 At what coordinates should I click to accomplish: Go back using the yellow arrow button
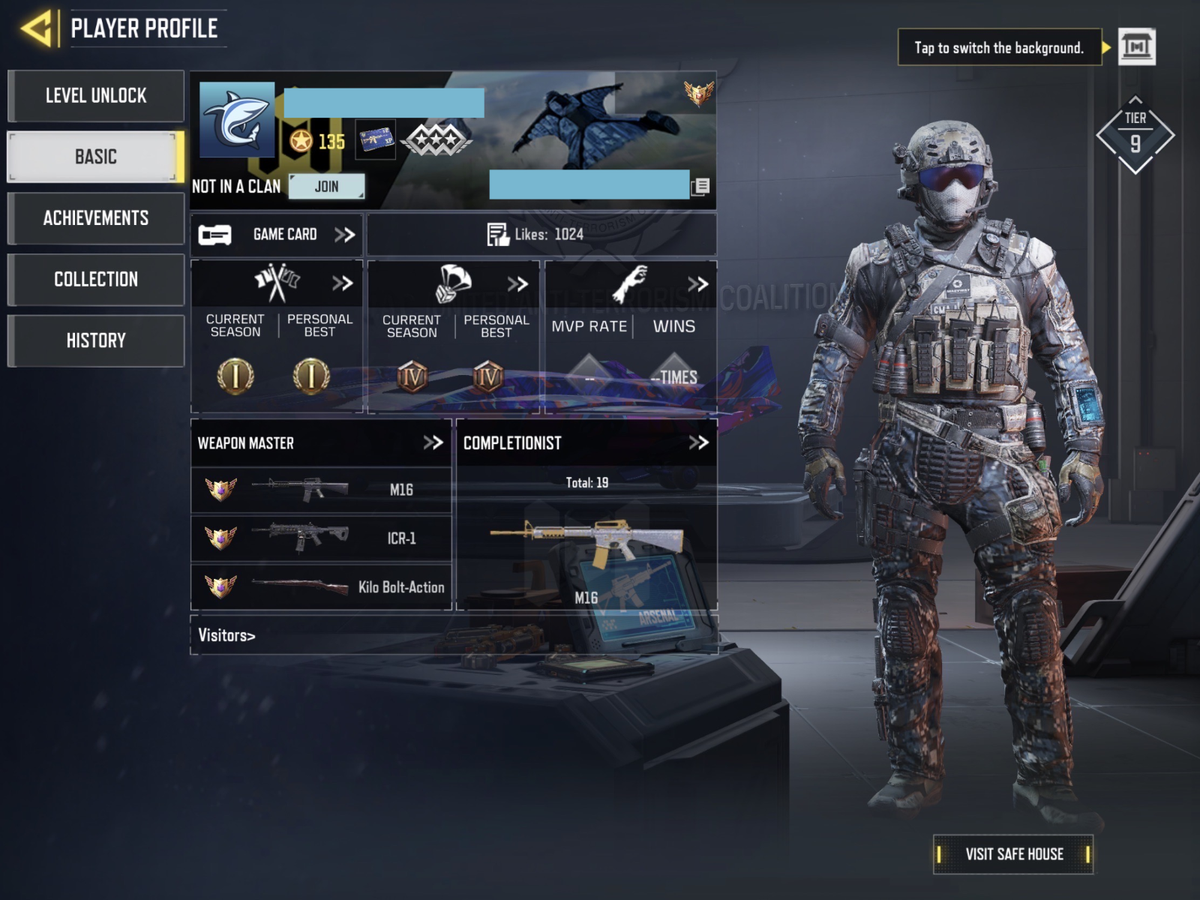37,28
